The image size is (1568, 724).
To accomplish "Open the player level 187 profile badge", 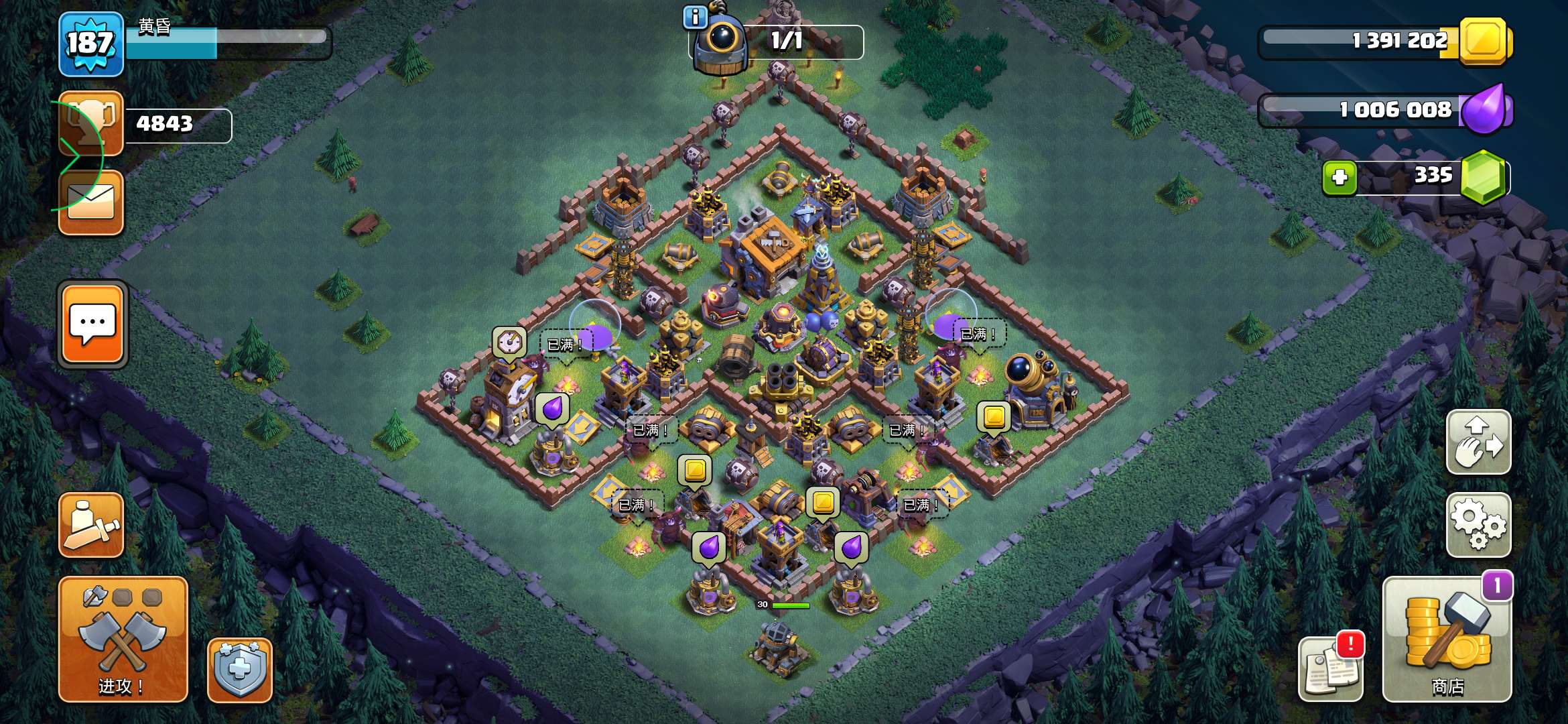I will pyautogui.click(x=90, y=44).
